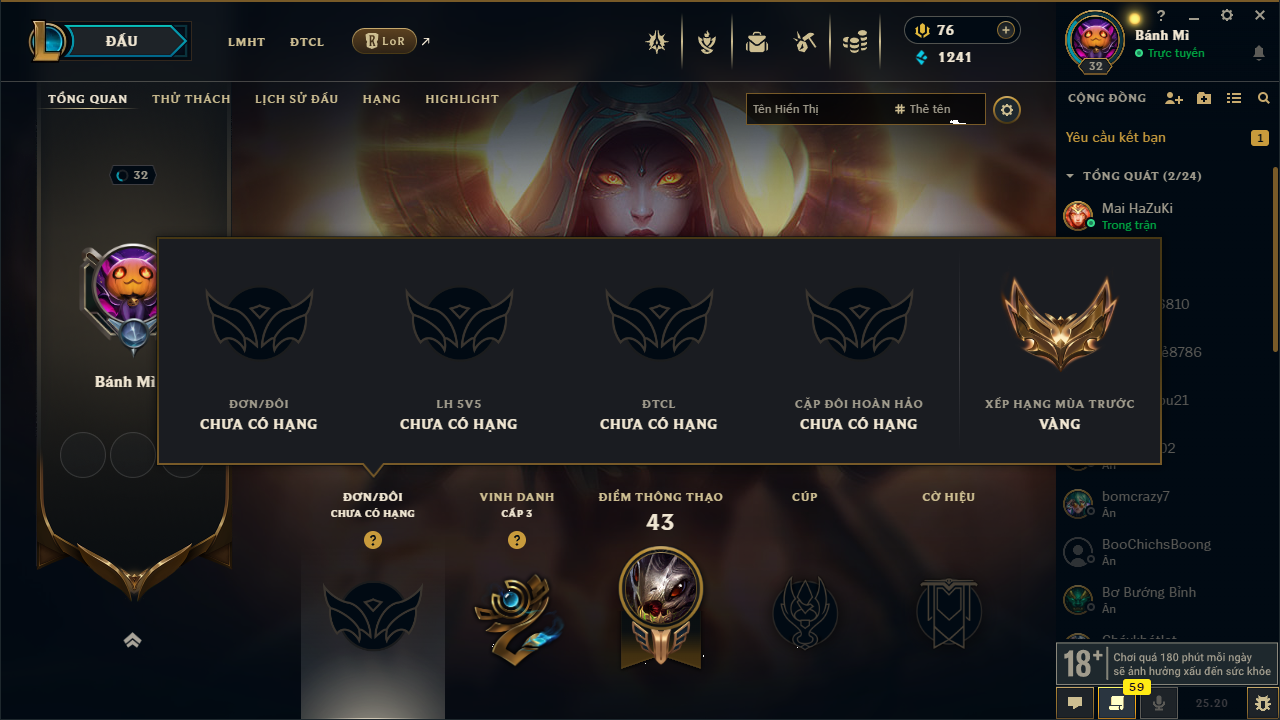Close the client window

1259,15
